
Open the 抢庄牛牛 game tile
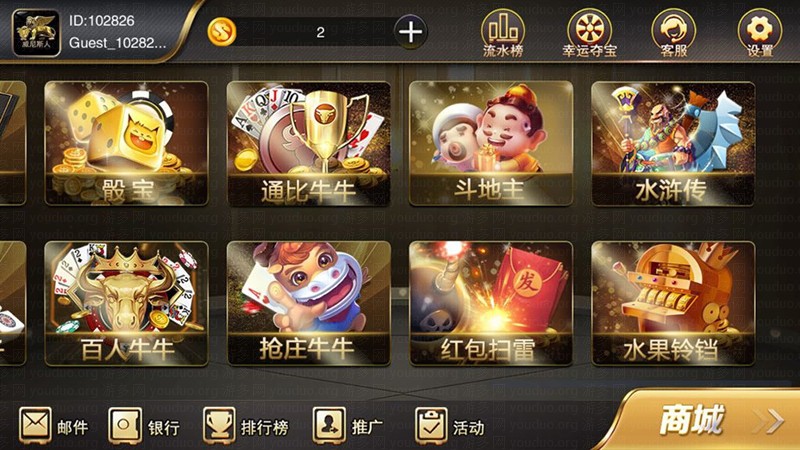click(308, 303)
